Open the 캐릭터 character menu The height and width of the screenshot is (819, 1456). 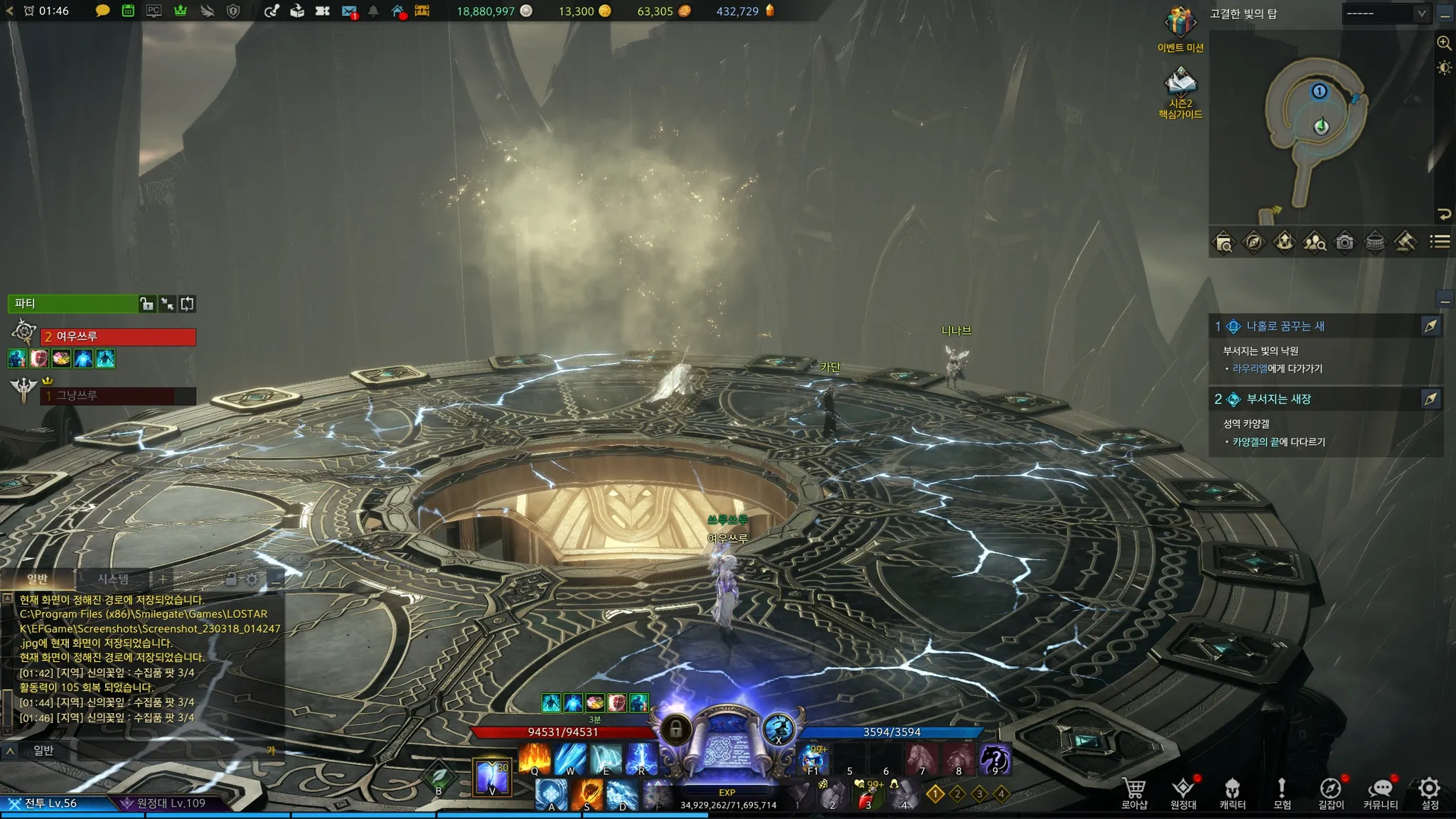click(1232, 792)
